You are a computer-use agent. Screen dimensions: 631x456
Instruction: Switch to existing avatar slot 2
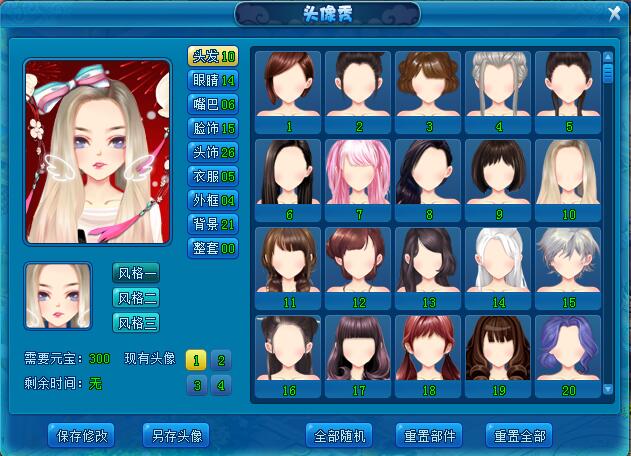221,360
